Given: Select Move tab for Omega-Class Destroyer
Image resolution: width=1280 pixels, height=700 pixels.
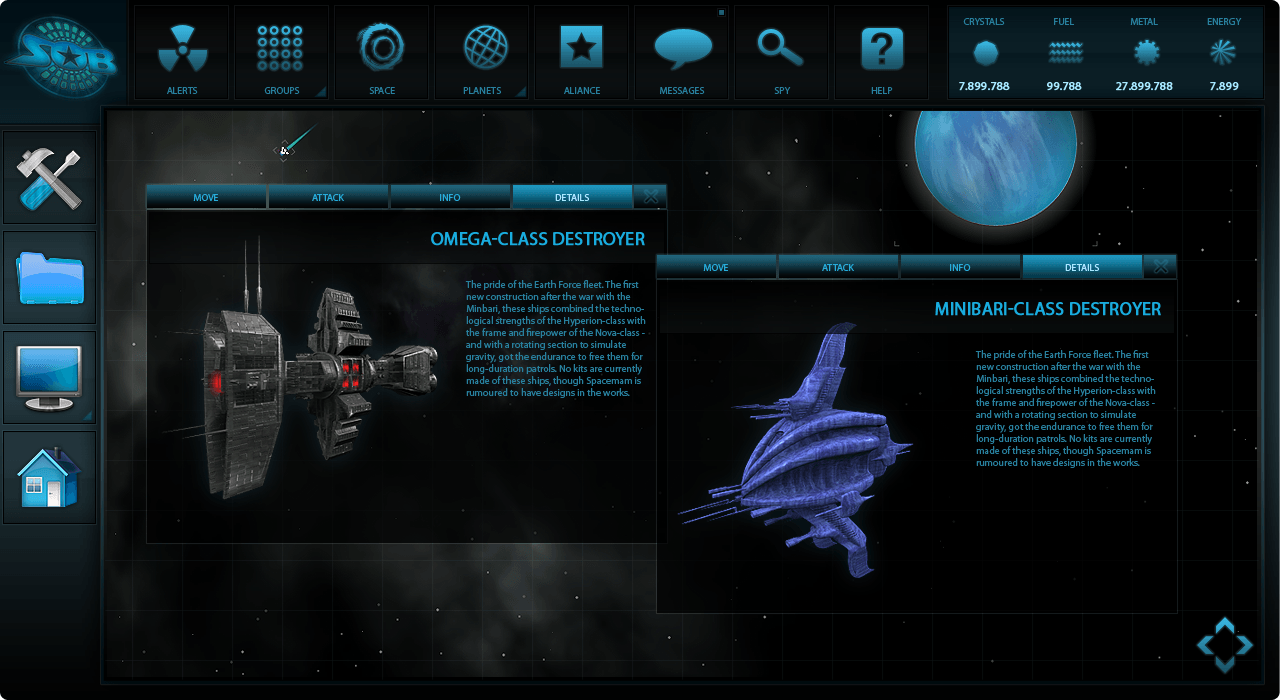Looking at the screenshot, I should click(x=206, y=197).
